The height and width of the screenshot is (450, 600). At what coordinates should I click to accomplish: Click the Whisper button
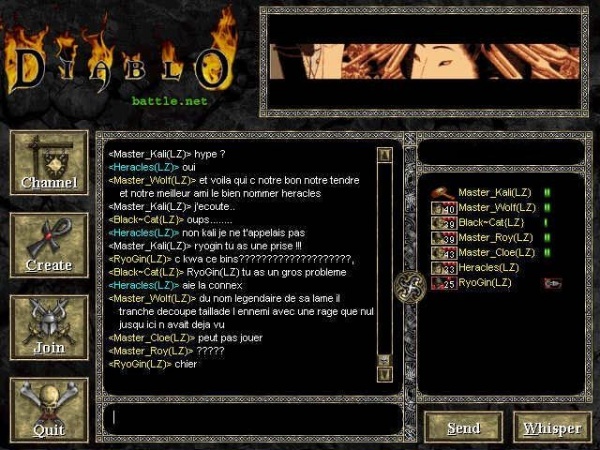[552, 427]
